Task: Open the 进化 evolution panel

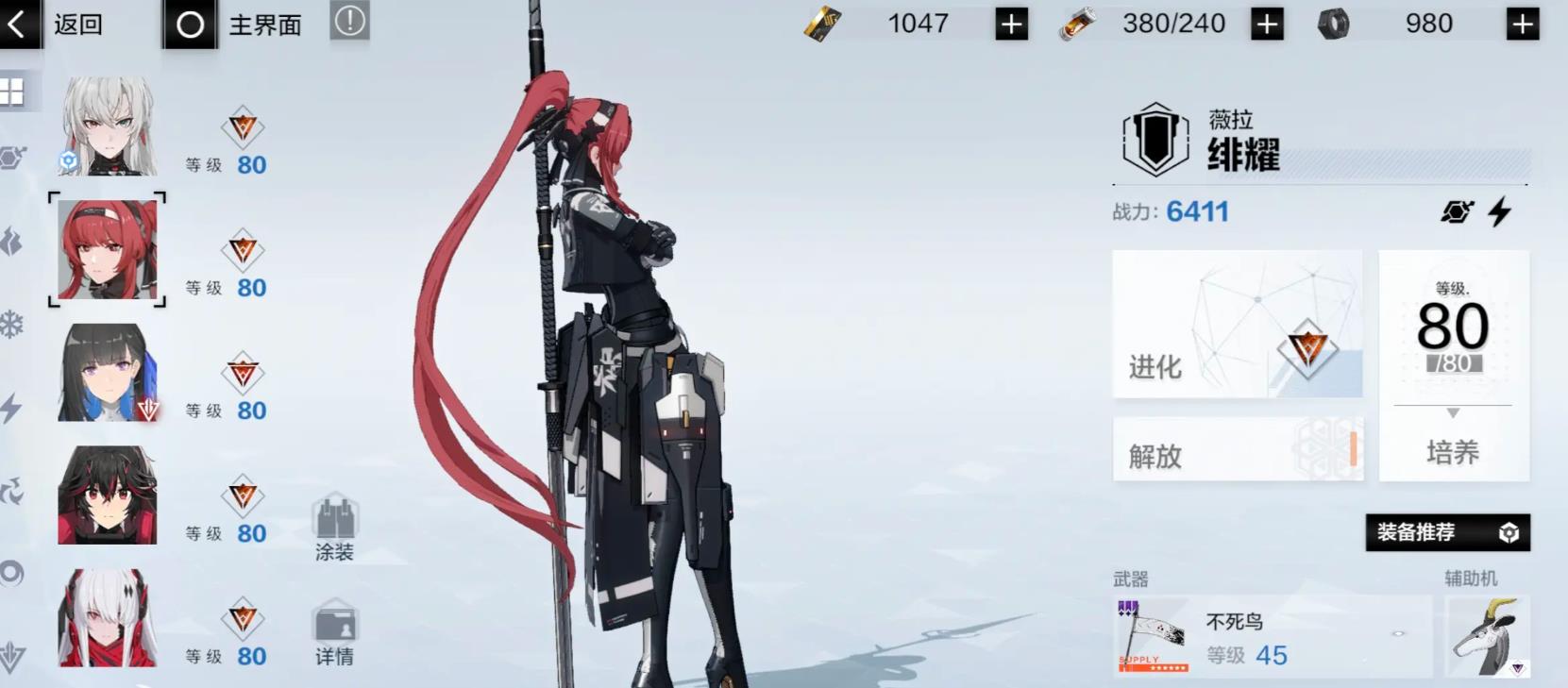Action: (x=1237, y=324)
